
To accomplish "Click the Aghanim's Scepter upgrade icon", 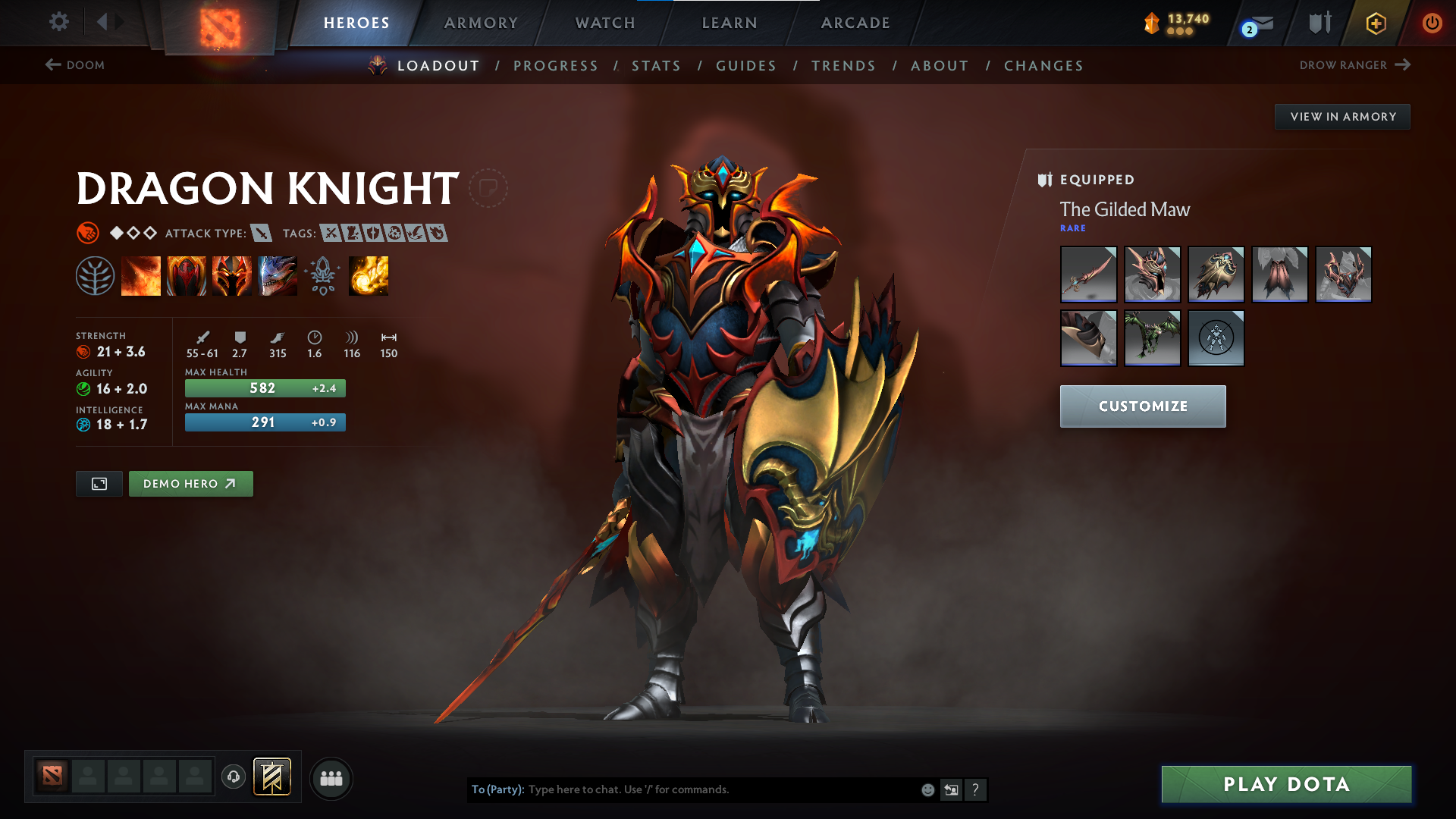I will pyautogui.click(x=323, y=275).
